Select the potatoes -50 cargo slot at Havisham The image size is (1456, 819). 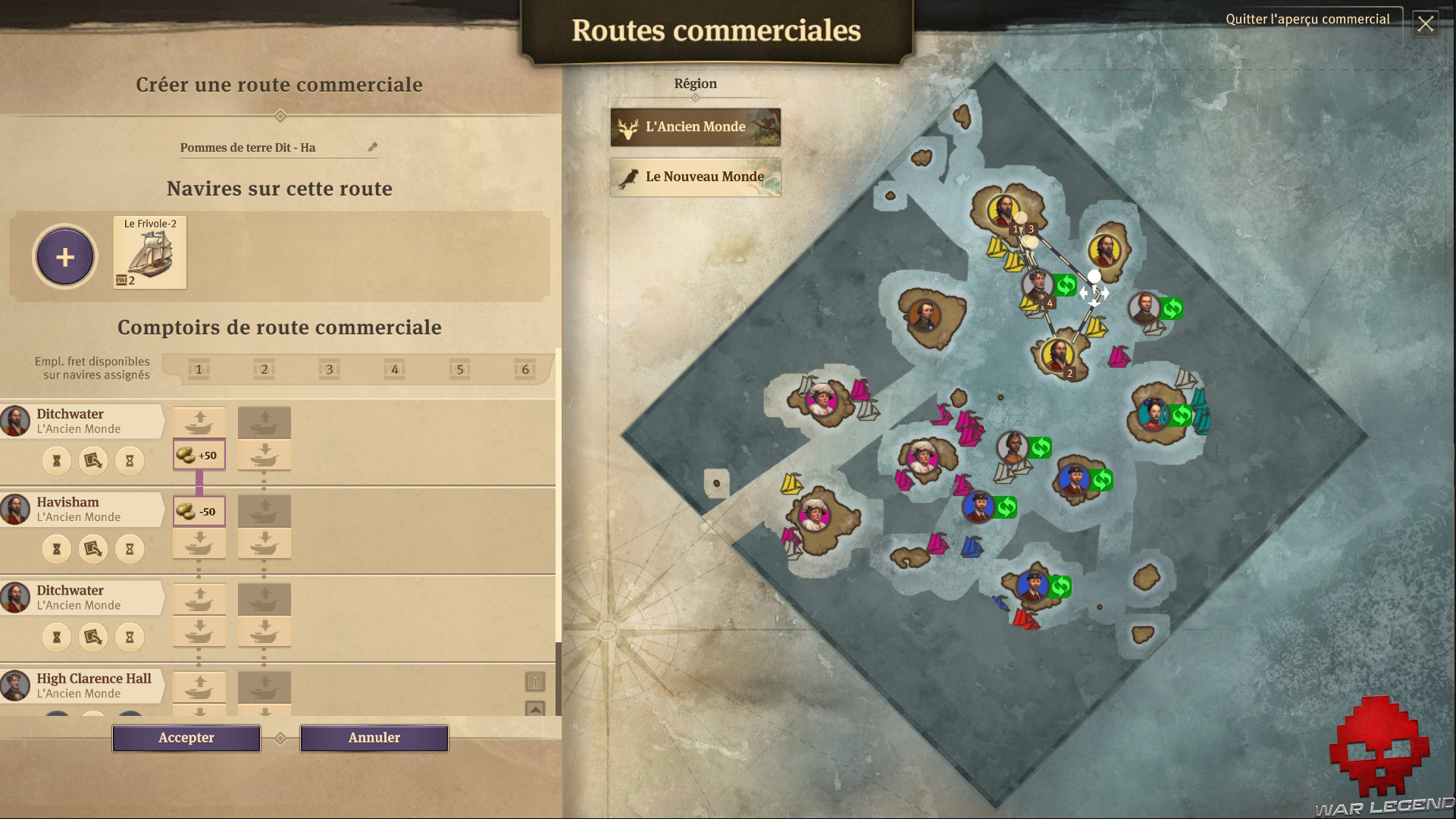point(199,510)
